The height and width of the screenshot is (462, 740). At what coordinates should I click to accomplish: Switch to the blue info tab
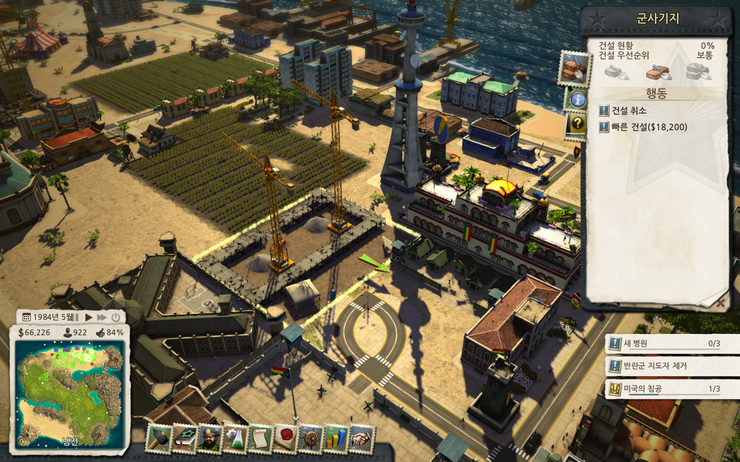click(x=577, y=99)
